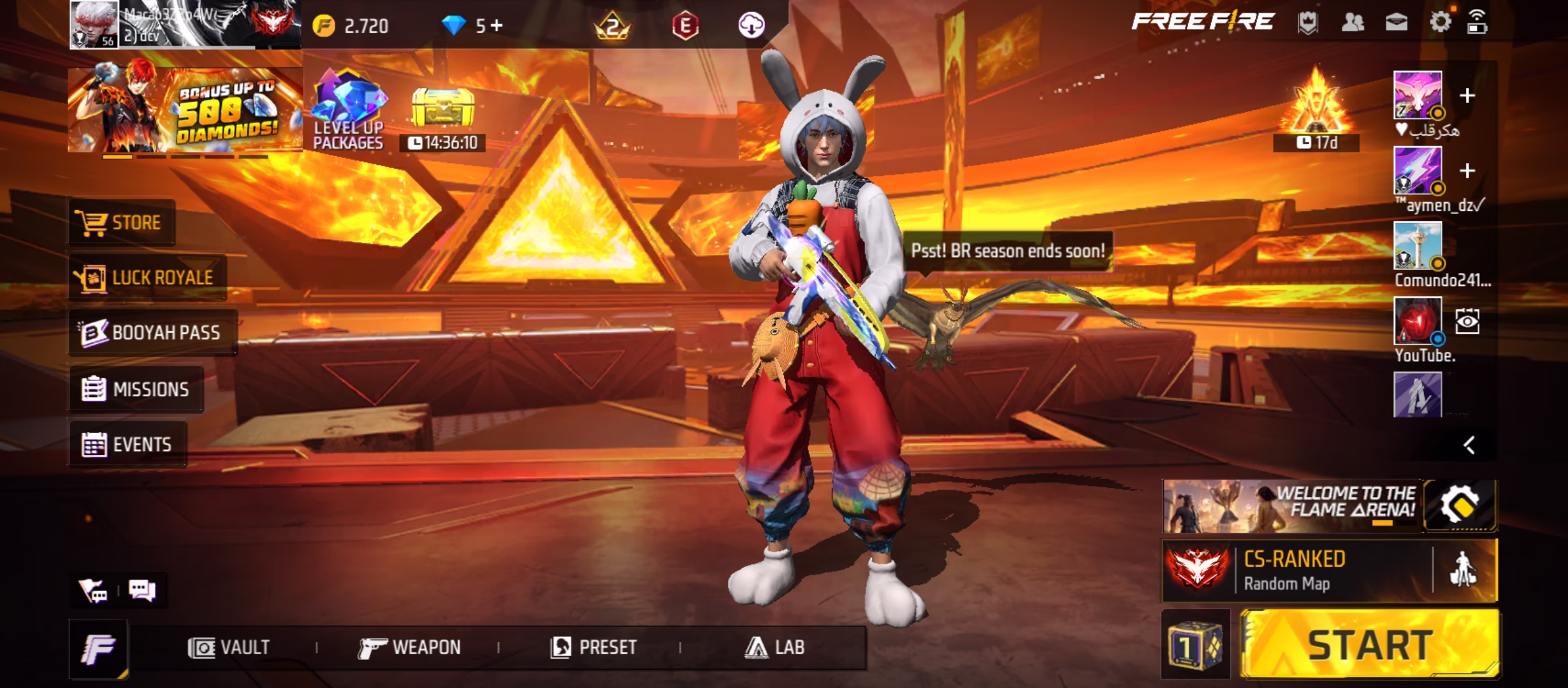Open the Preset section
1568x688 pixels.
pos(594,648)
